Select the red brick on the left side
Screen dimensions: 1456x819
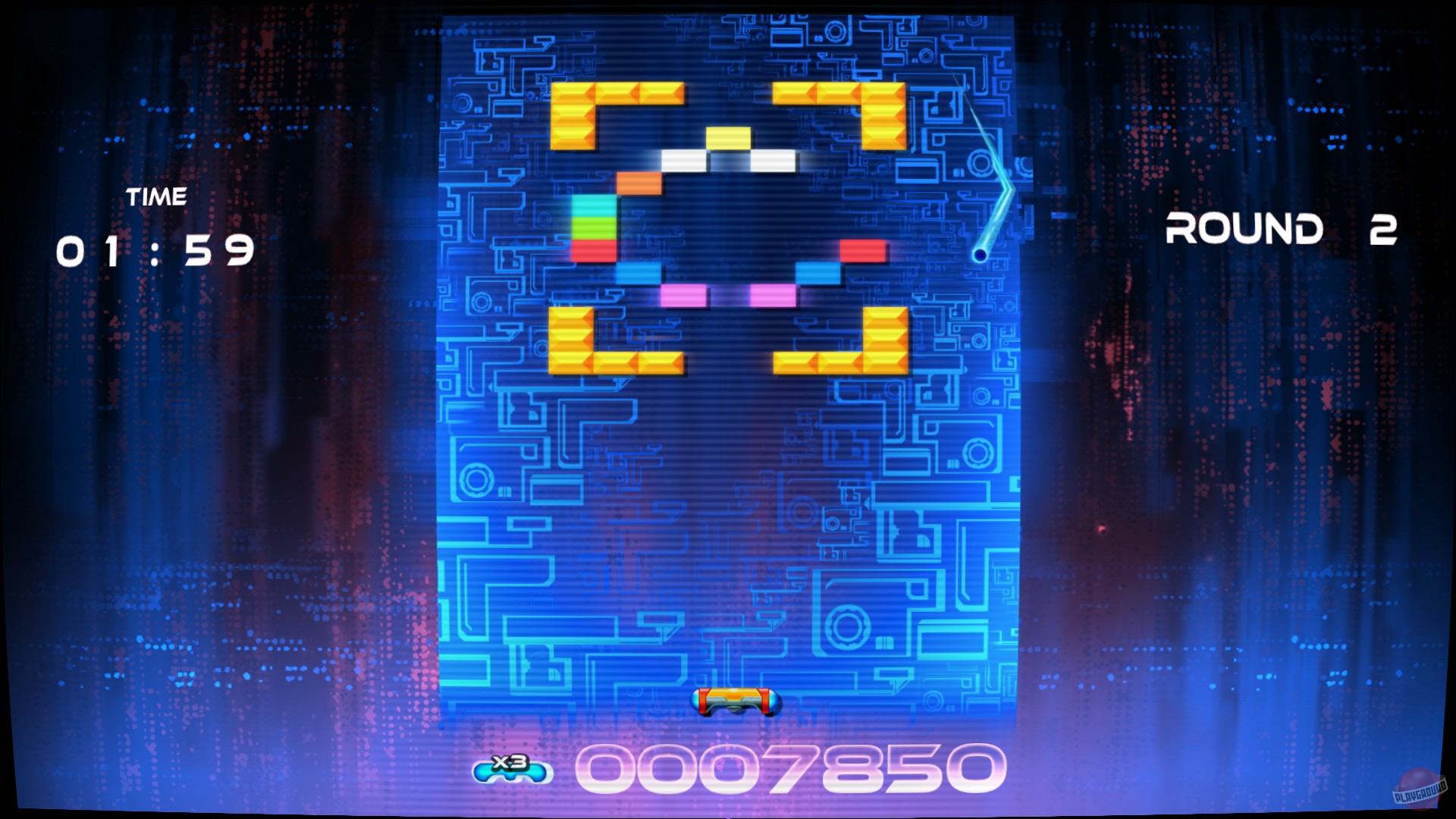tap(593, 251)
